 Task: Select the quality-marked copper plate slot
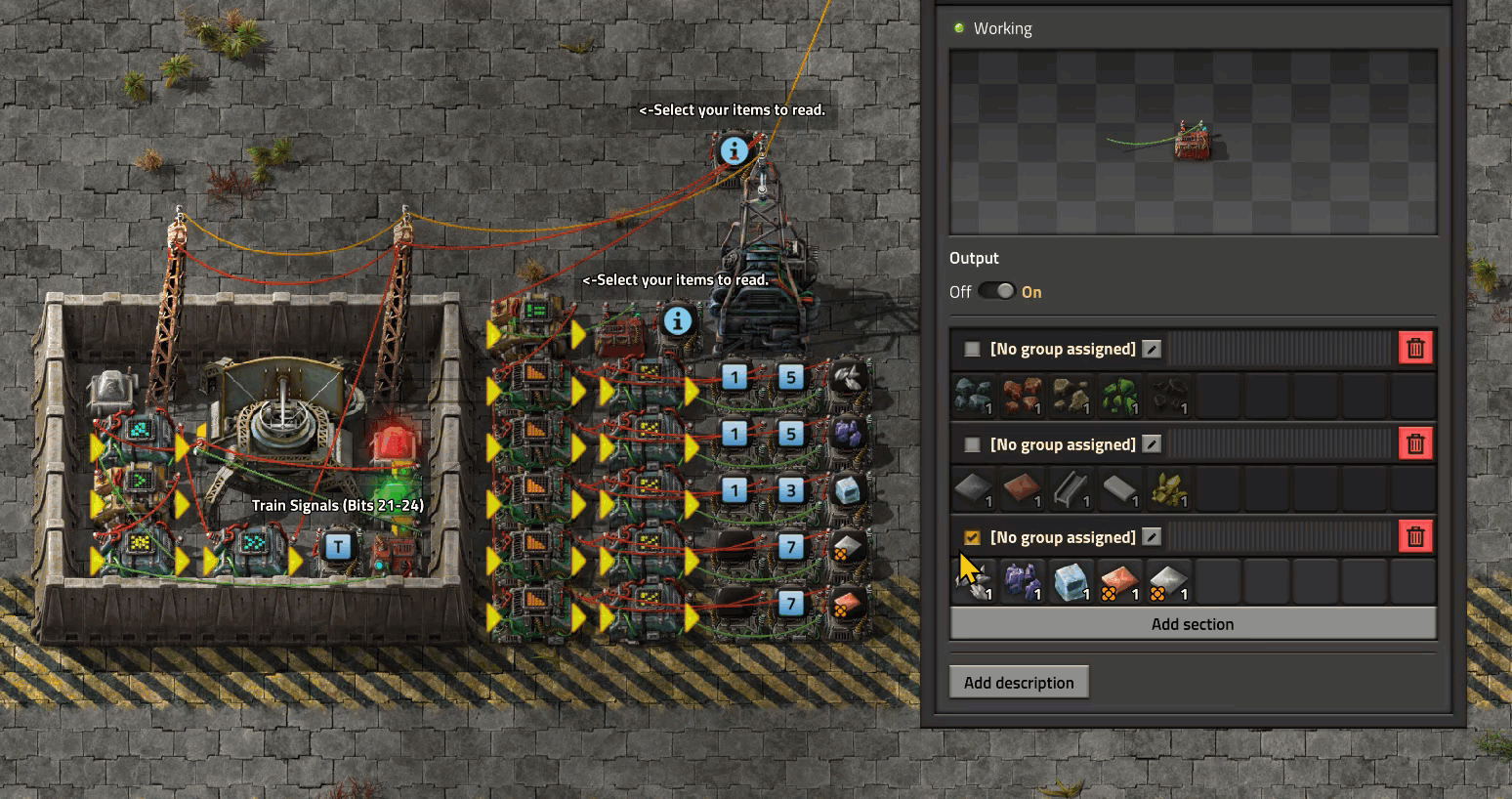click(x=1120, y=582)
